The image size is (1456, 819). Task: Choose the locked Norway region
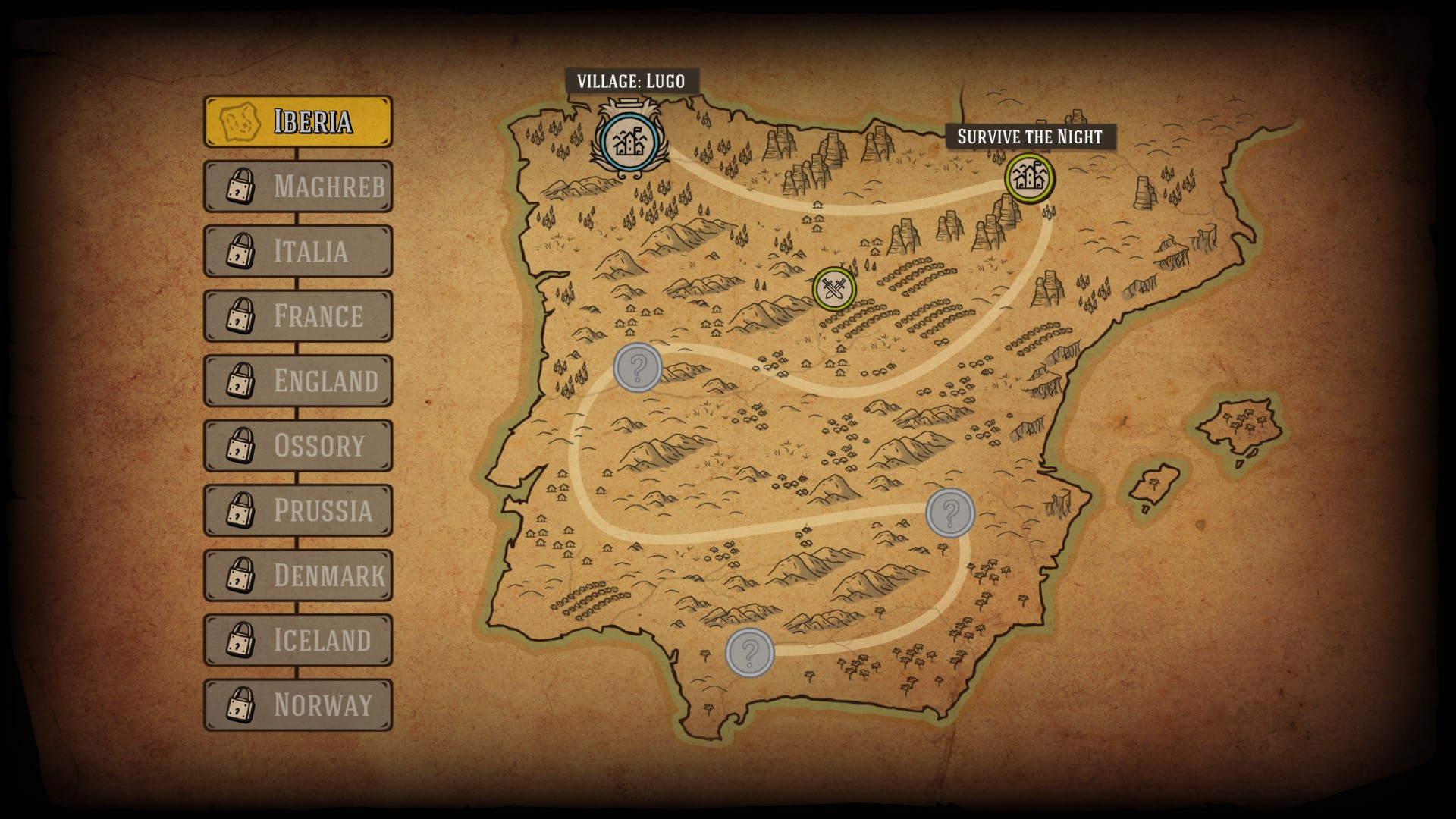pos(298,704)
